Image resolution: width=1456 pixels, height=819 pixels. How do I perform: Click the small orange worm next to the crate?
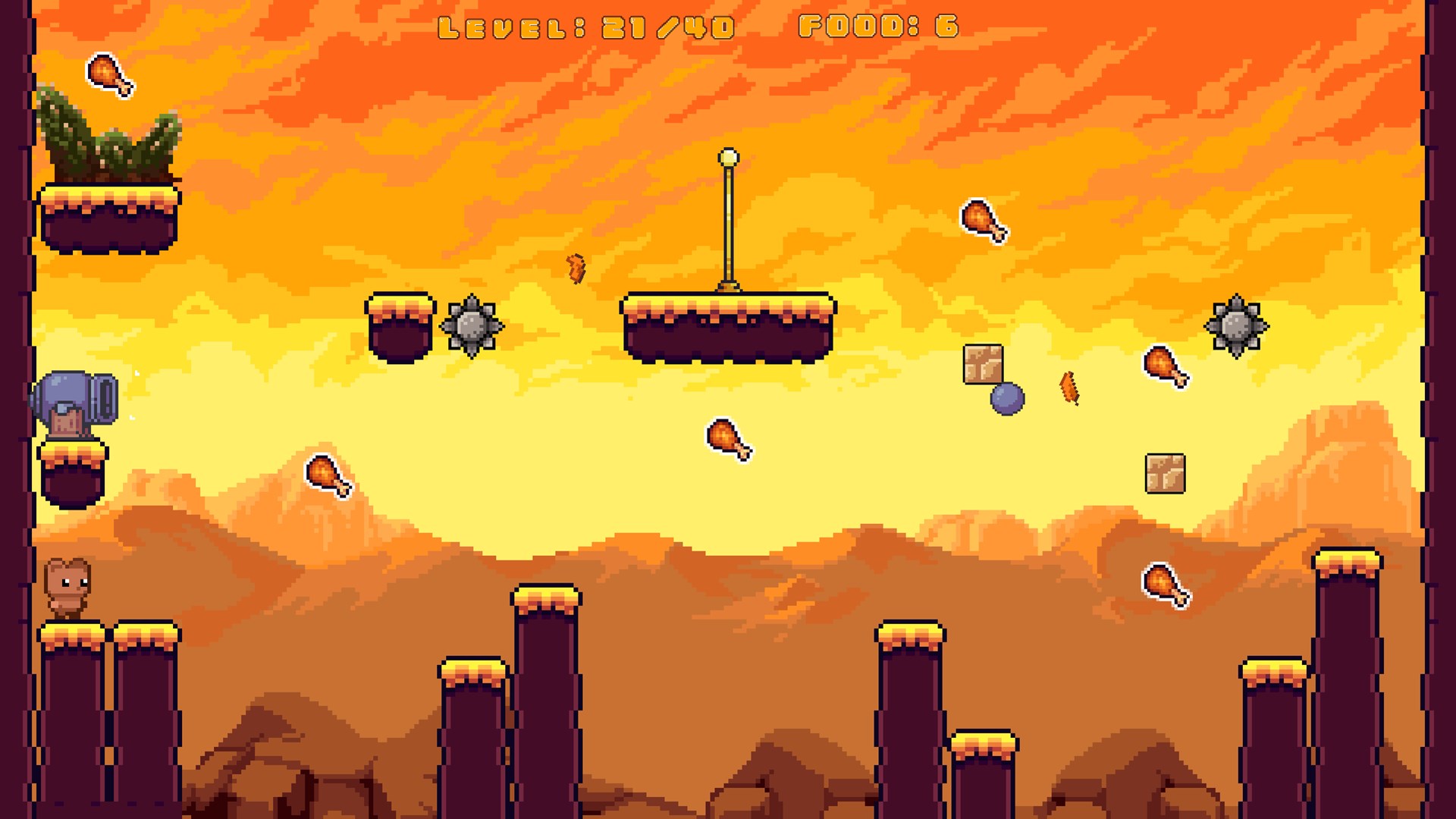tap(1068, 388)
